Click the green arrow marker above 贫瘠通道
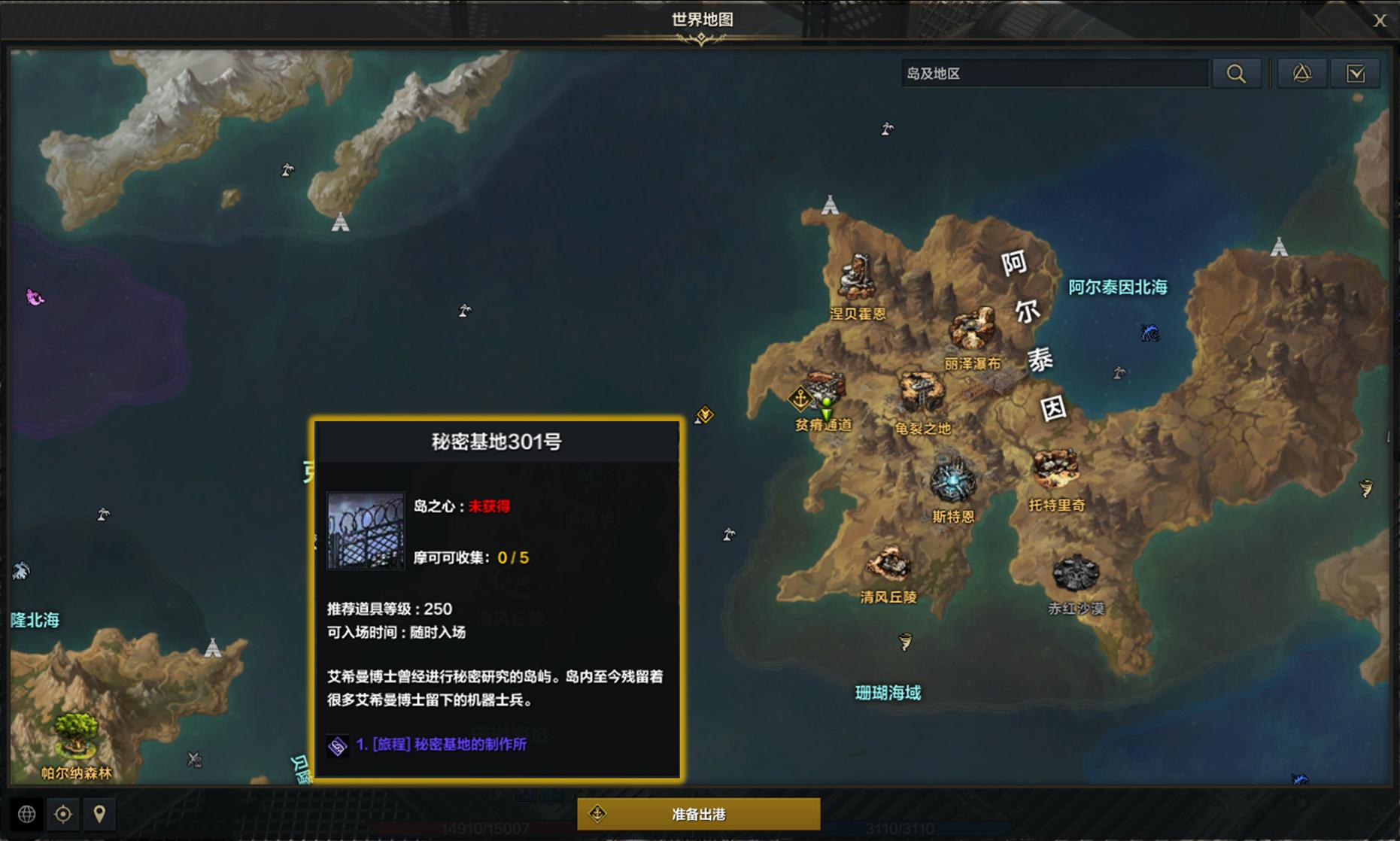This screenshot has height=841, width=1400. click(825, 414)
